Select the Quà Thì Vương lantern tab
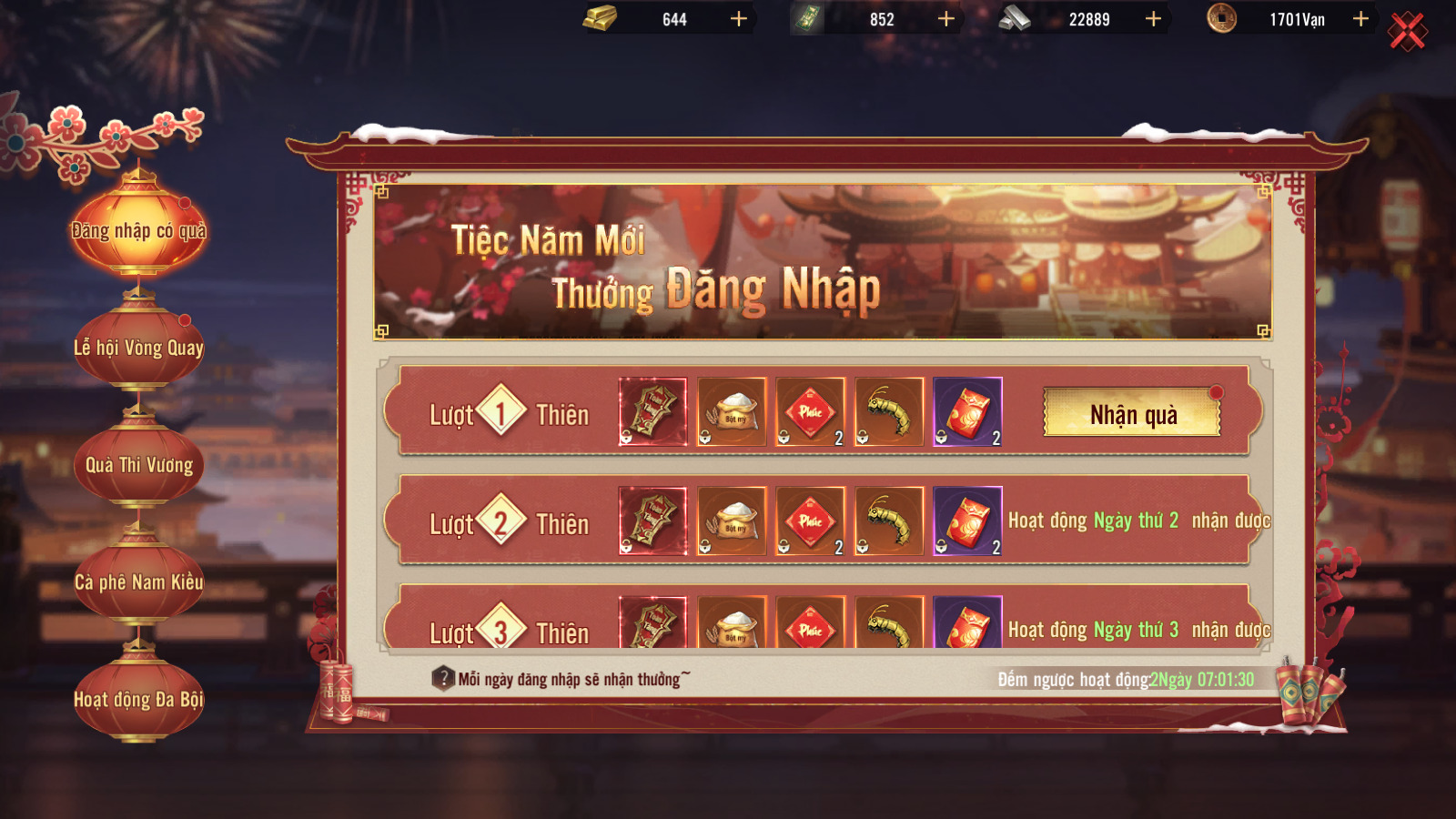Viewport: 1456px width, 819px height. (x=139, y=465)
